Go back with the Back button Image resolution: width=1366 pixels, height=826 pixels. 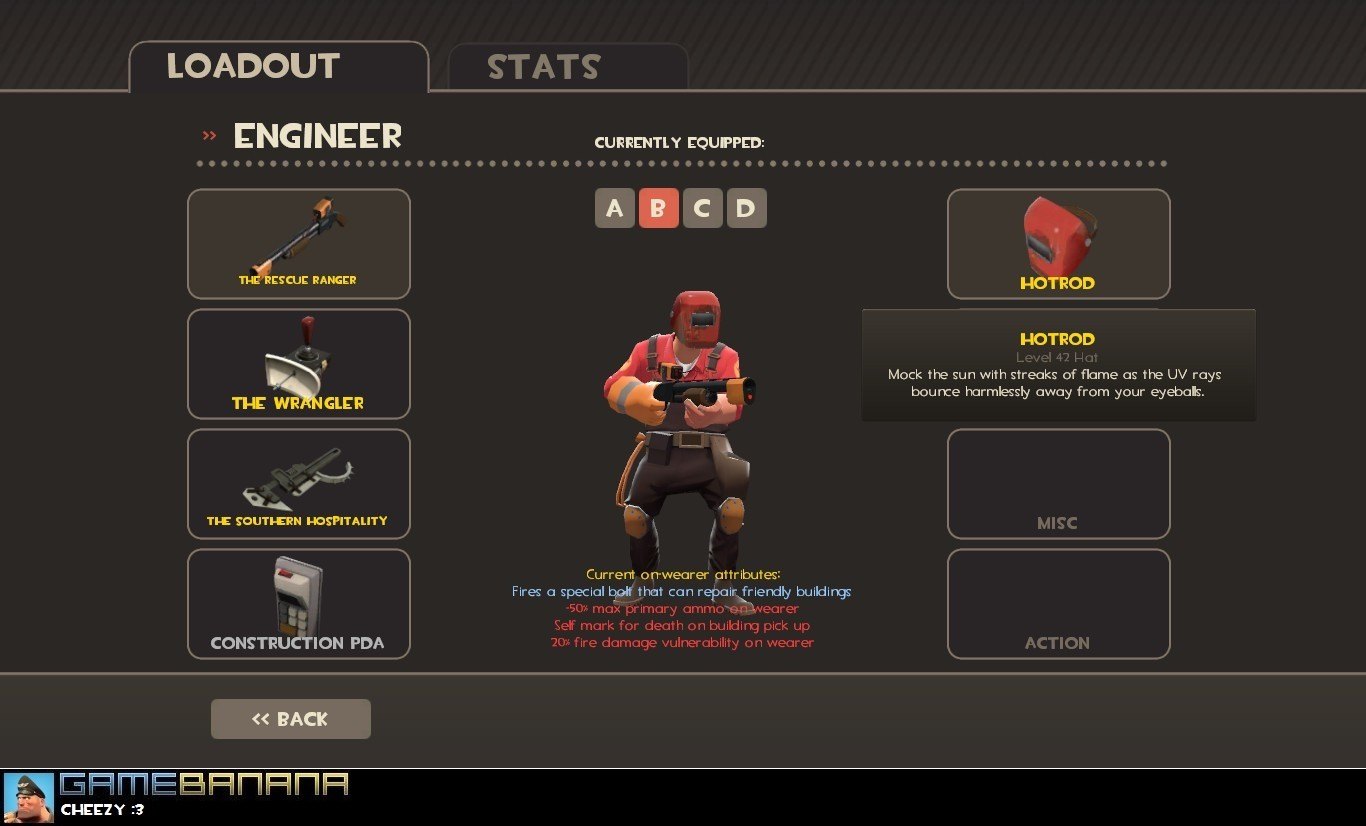pos(290,719)
